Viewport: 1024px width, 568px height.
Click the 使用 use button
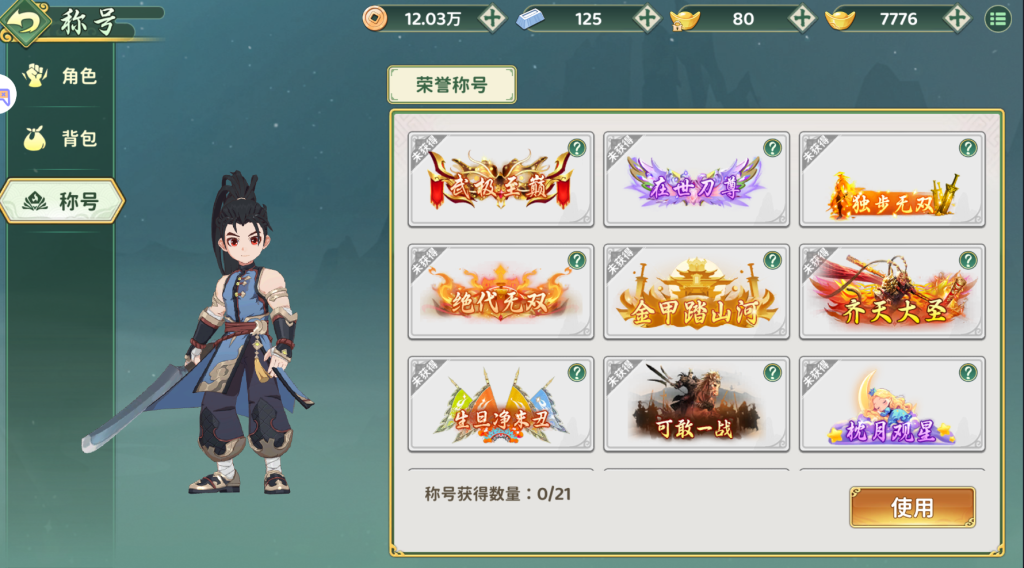click(x=912, y=508)
